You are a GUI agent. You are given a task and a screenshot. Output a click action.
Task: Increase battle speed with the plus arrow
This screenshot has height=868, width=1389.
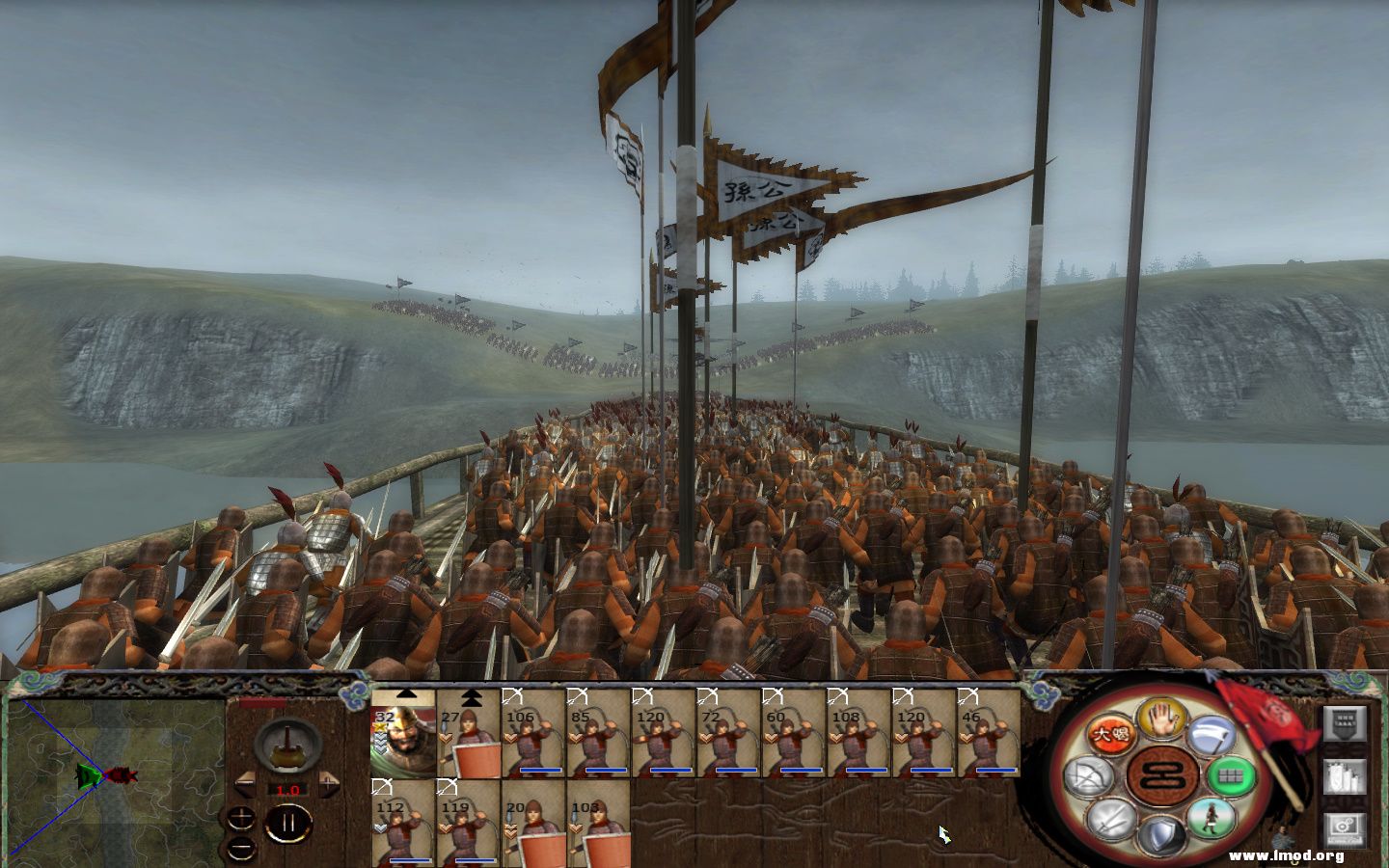[327, 779]
